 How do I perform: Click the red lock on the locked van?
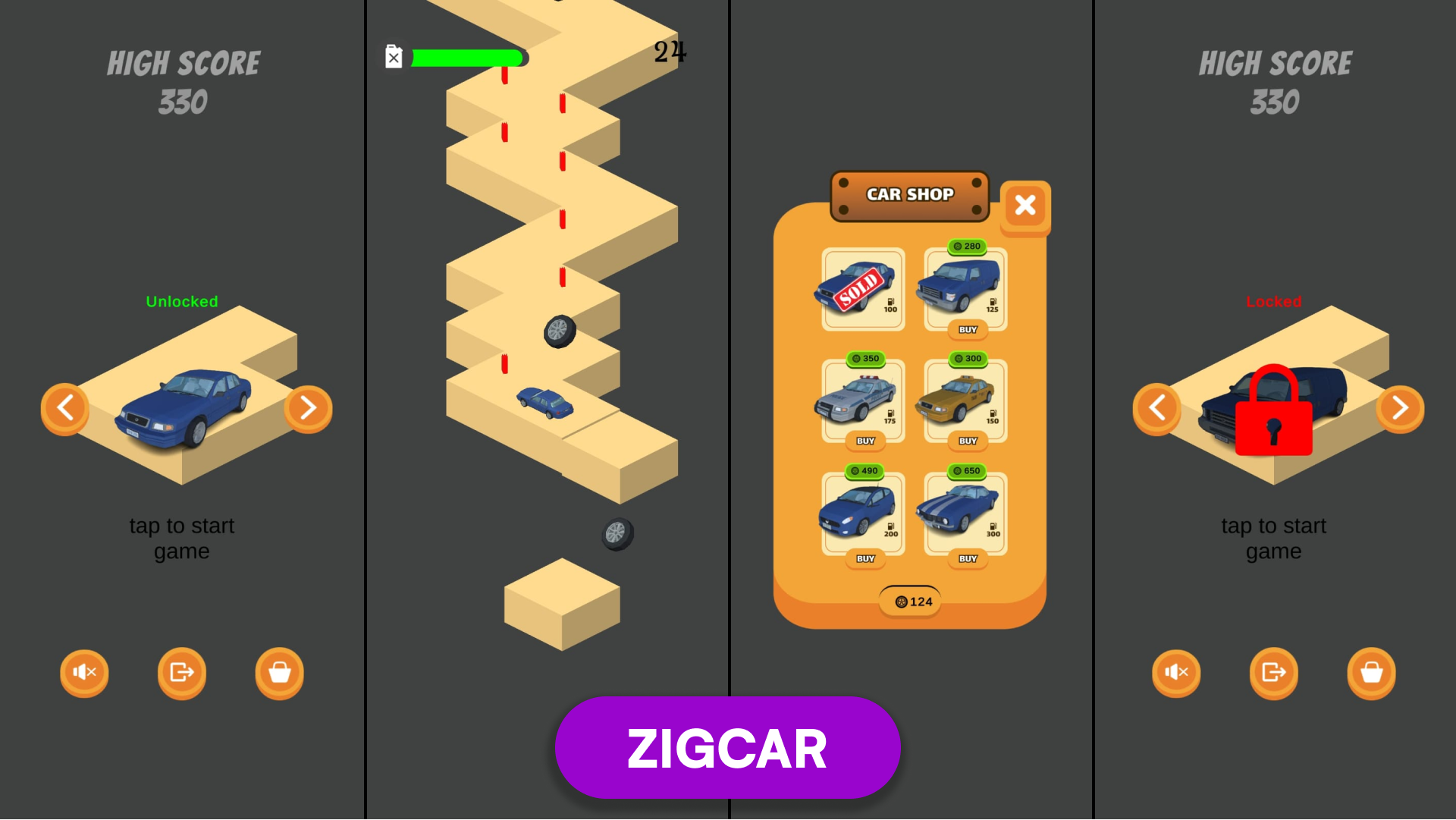click(1274, 410)
